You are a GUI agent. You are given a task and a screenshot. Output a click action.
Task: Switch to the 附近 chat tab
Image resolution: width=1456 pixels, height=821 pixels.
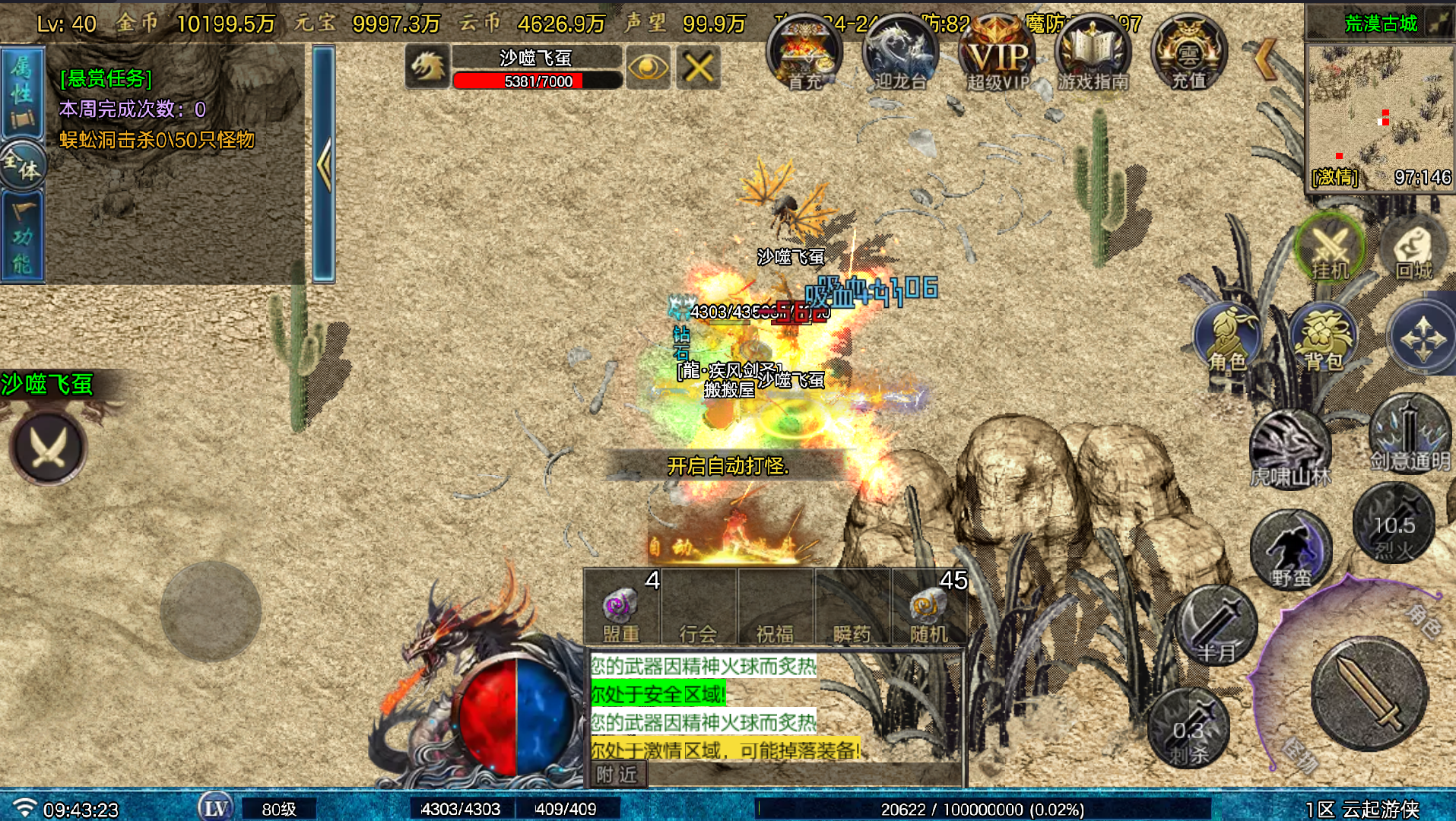tap(617, 775)
